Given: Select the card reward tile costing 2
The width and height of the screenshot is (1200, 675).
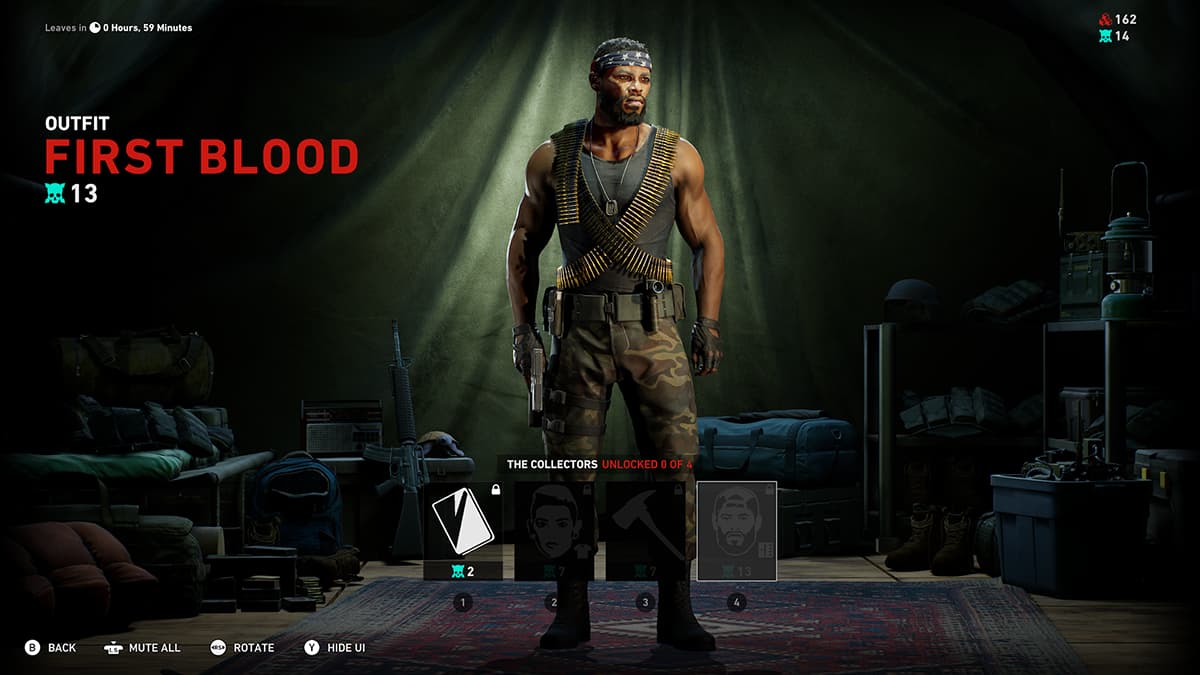Looking at the screenshot, I should pyautogui.click(x=463, y=530).
